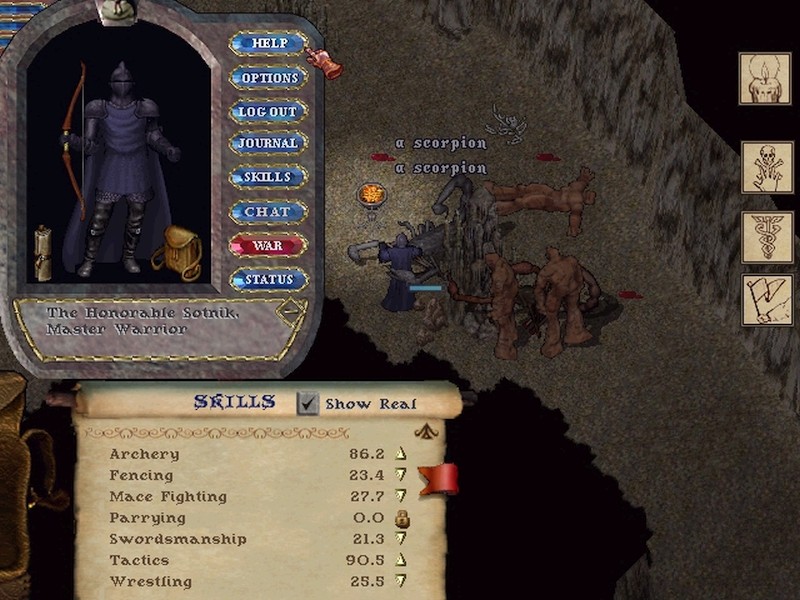Activate the caduceus staff icon
800x600 pixels.
pyautogui.click(x=765, y=237)
